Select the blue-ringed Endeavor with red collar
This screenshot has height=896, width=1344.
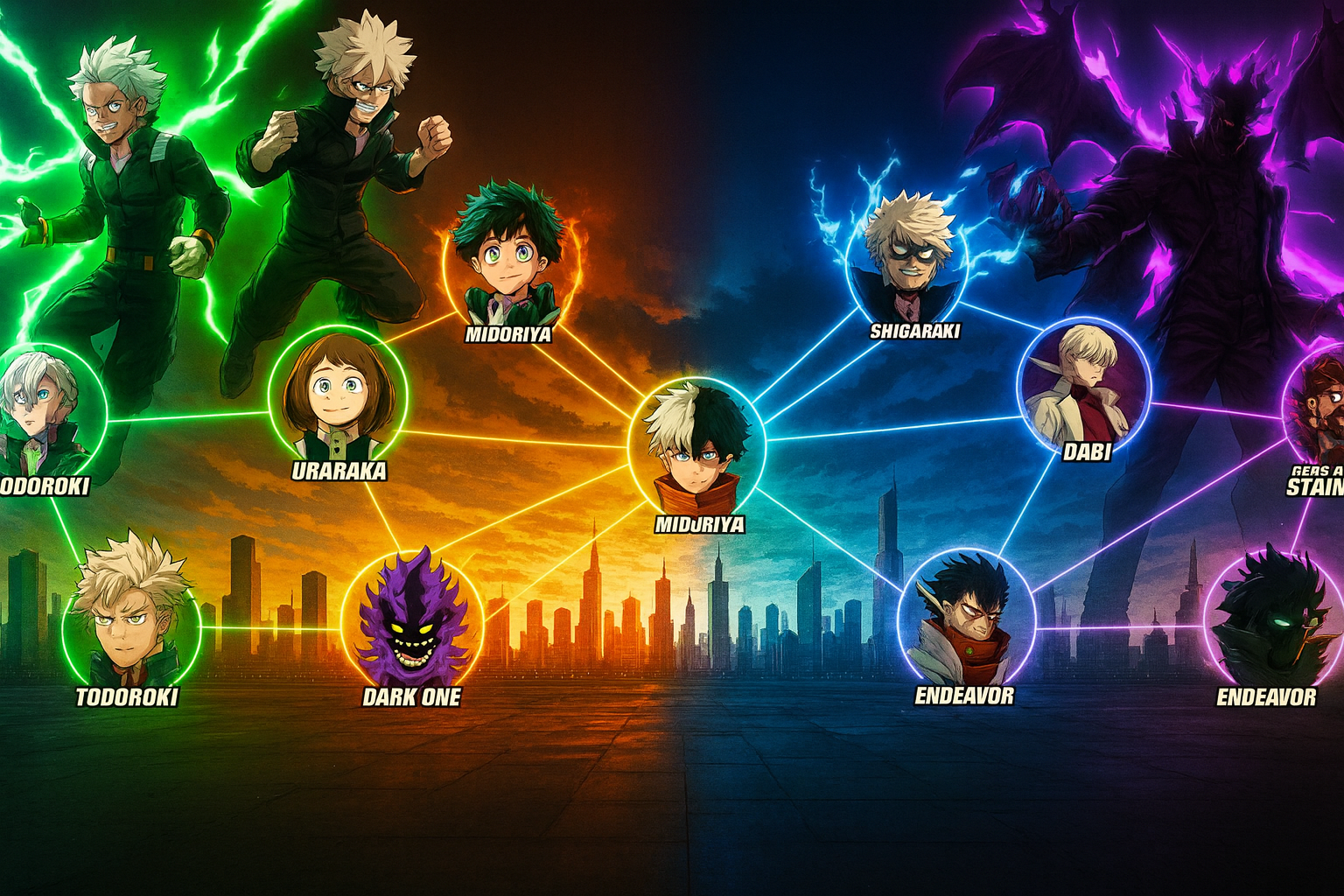[967, 619]
